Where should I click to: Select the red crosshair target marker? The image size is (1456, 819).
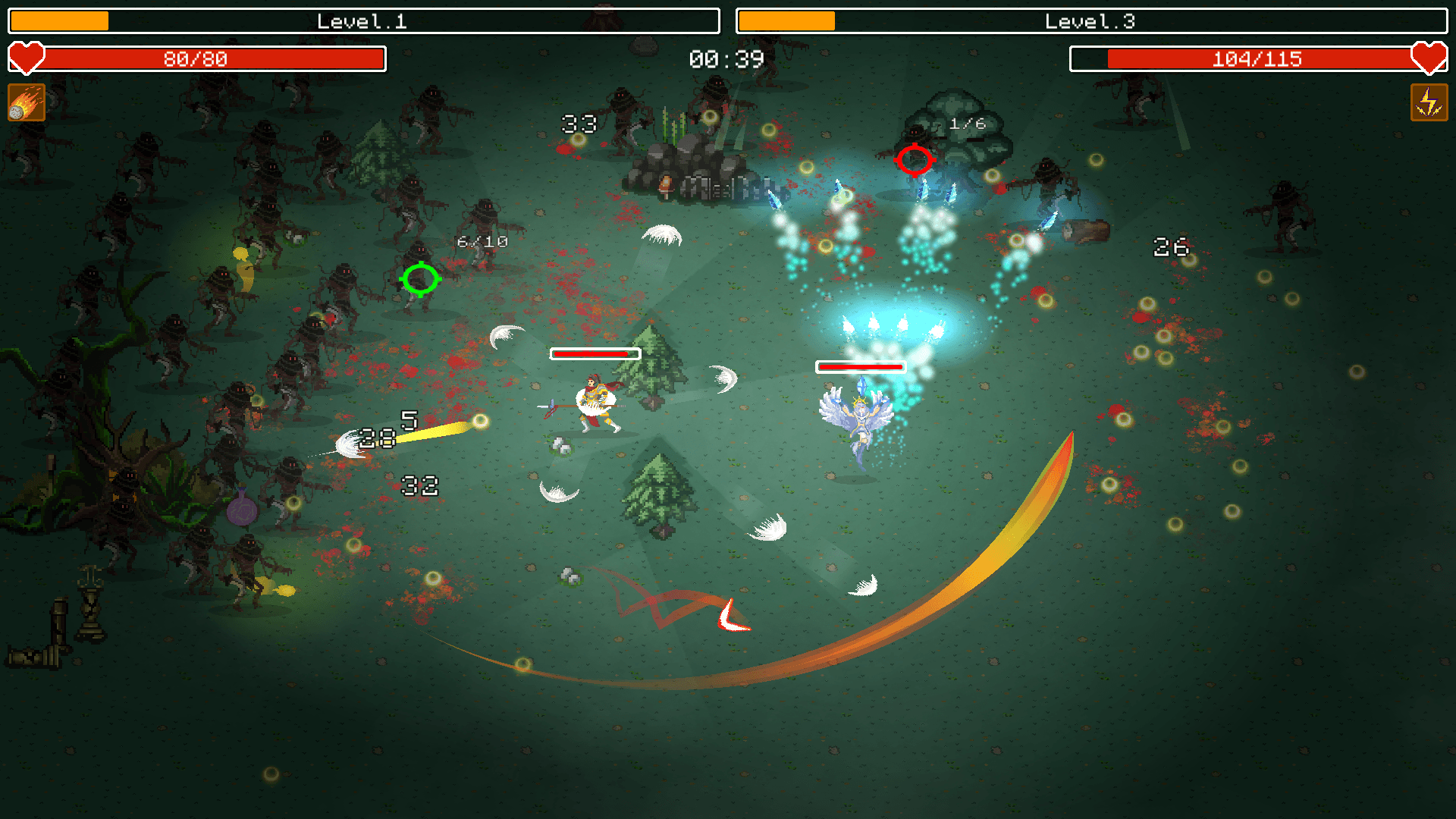[915, 159]
